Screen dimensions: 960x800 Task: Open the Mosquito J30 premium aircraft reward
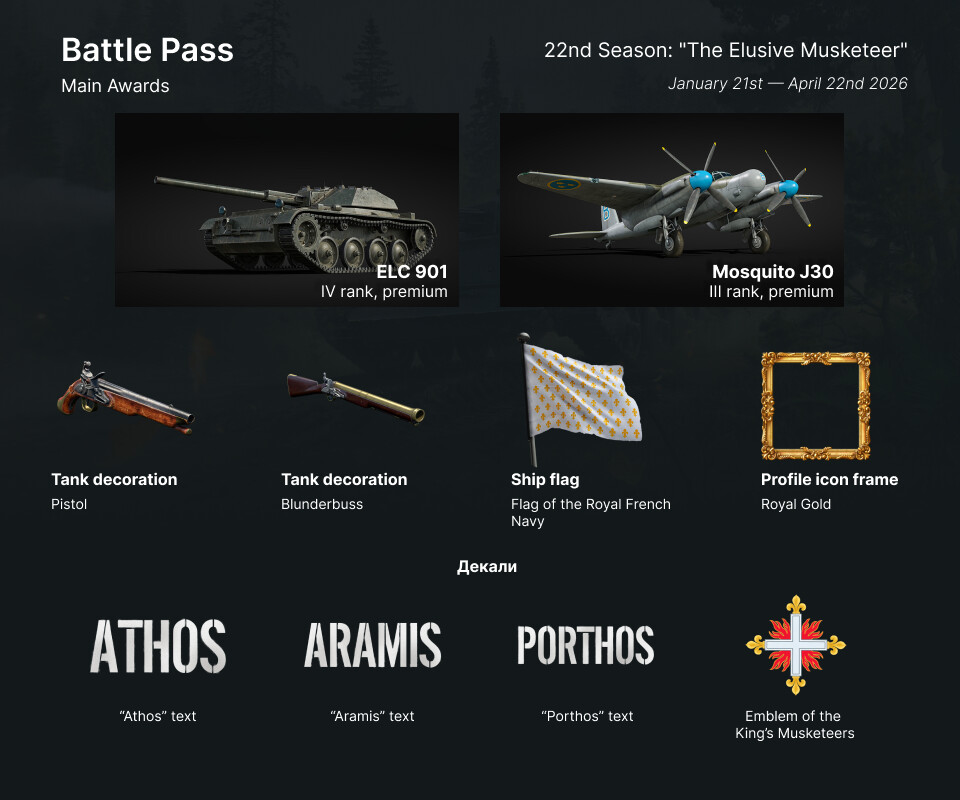pos(671,210)
